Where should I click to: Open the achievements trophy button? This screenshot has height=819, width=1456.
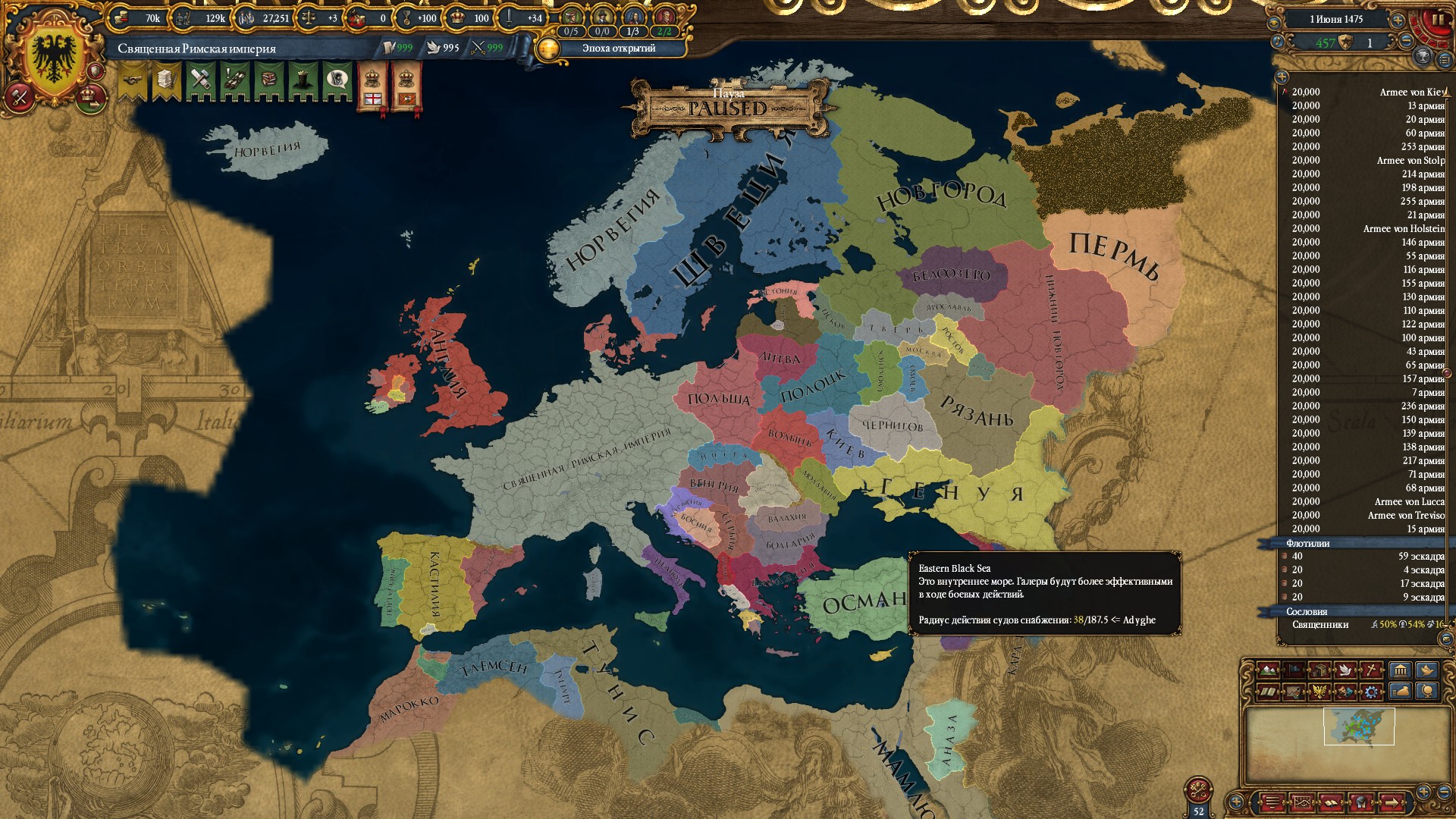1423,56
